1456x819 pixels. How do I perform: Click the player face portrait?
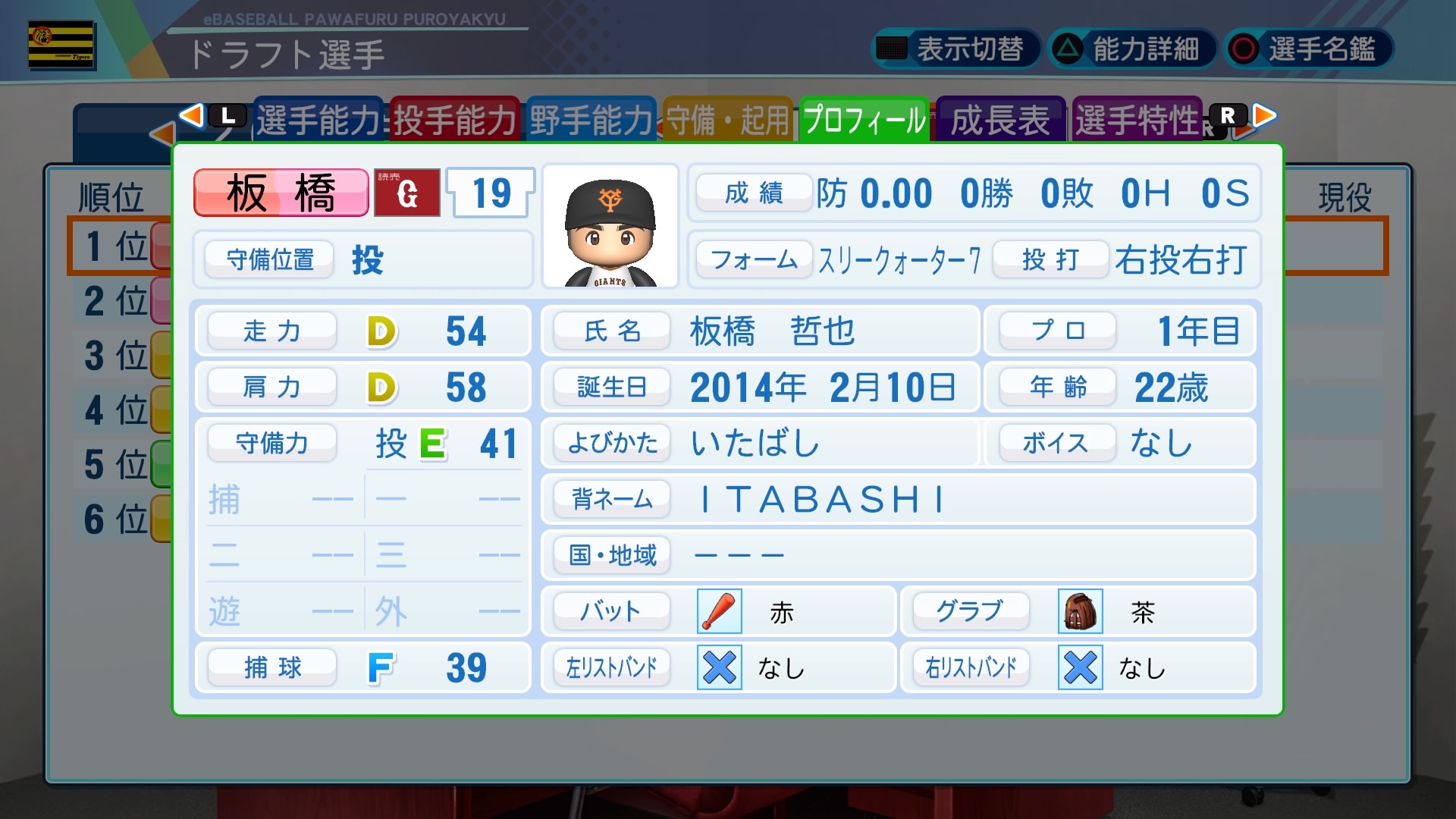610,227
